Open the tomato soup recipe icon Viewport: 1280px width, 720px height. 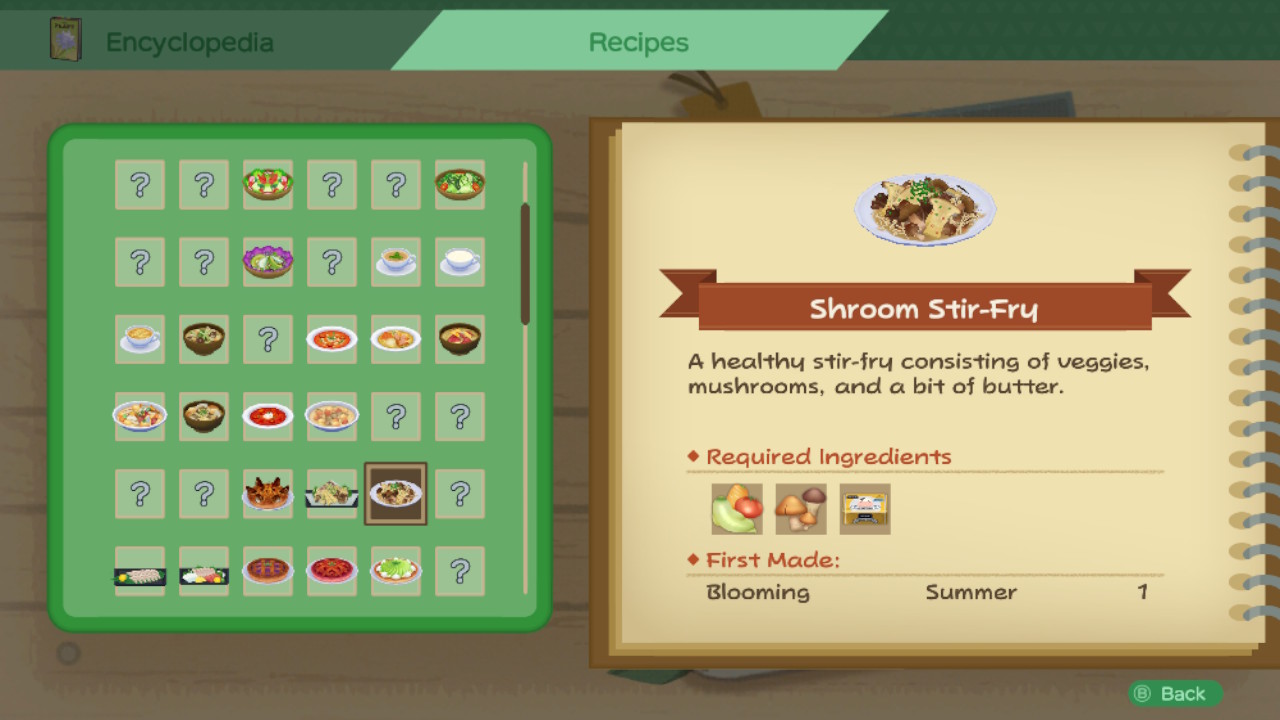332,339
